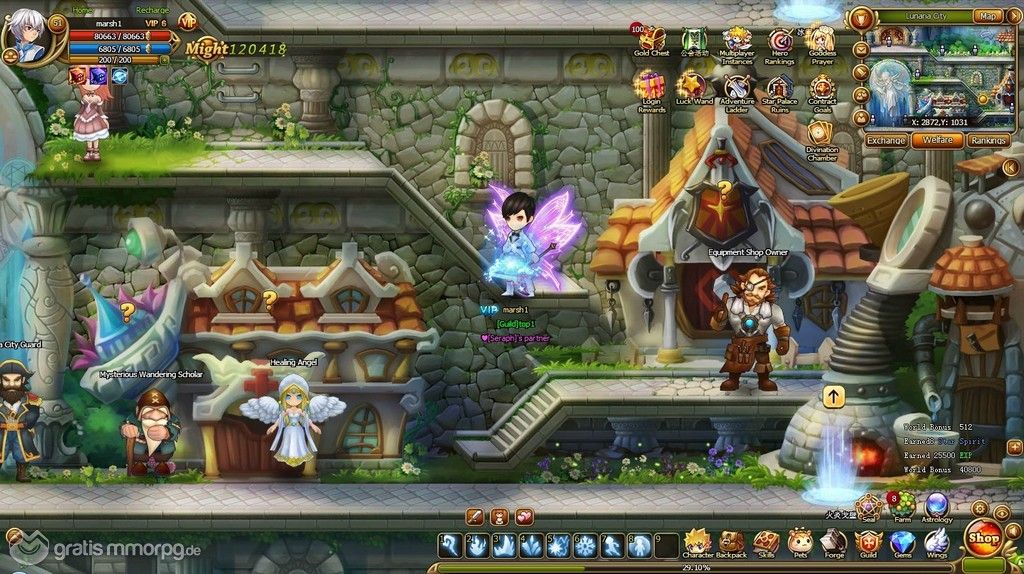Open the Exchange panel
This screenshot has height=574, width=1024.
[886, 141]
